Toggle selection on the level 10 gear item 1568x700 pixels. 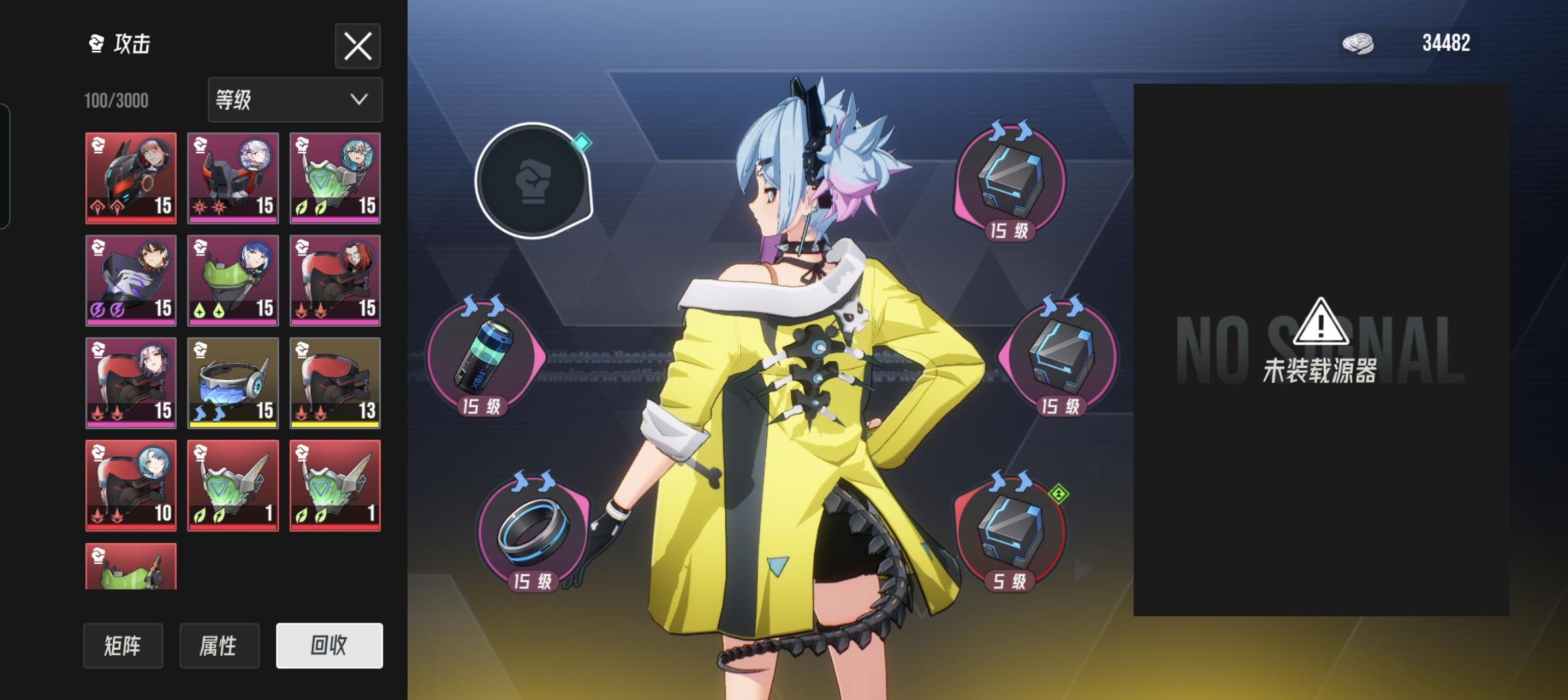click(130, 485)
